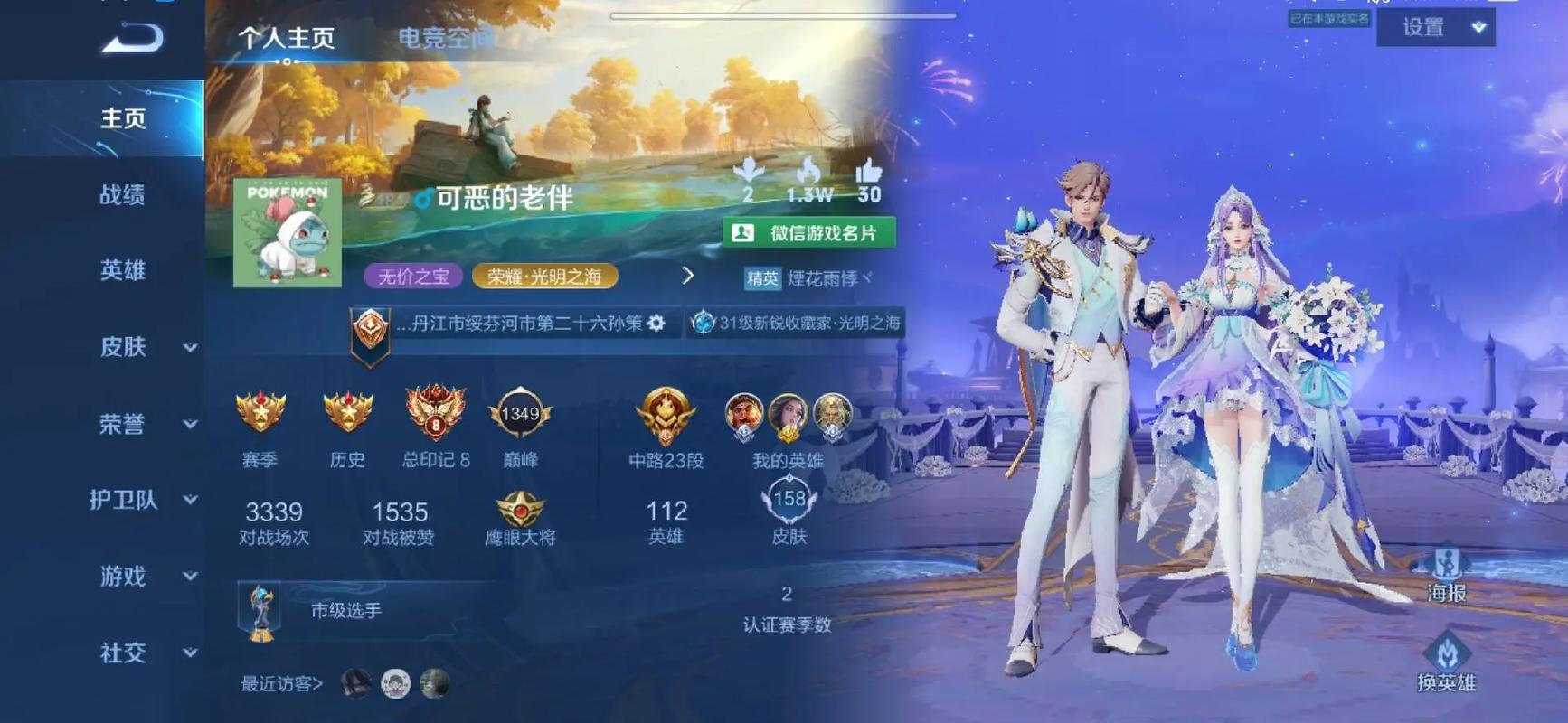Go back with the return arrow
The height and width of the screenshot is (723, 1568).
(x=133, y=39)
